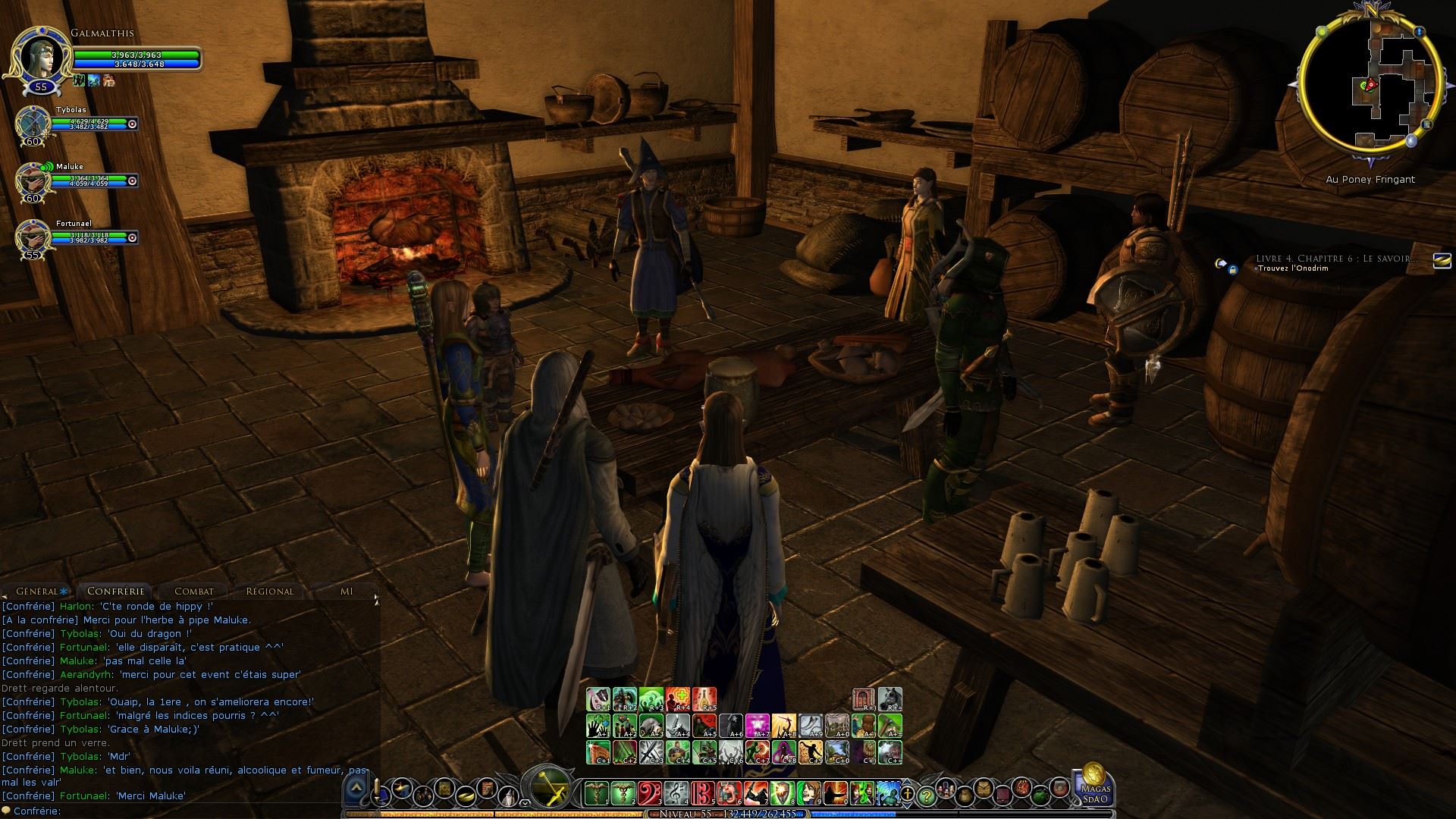Screen dimensions: 1456x819
Task: Open the help question mark icon
Action: tap(926, 795)
